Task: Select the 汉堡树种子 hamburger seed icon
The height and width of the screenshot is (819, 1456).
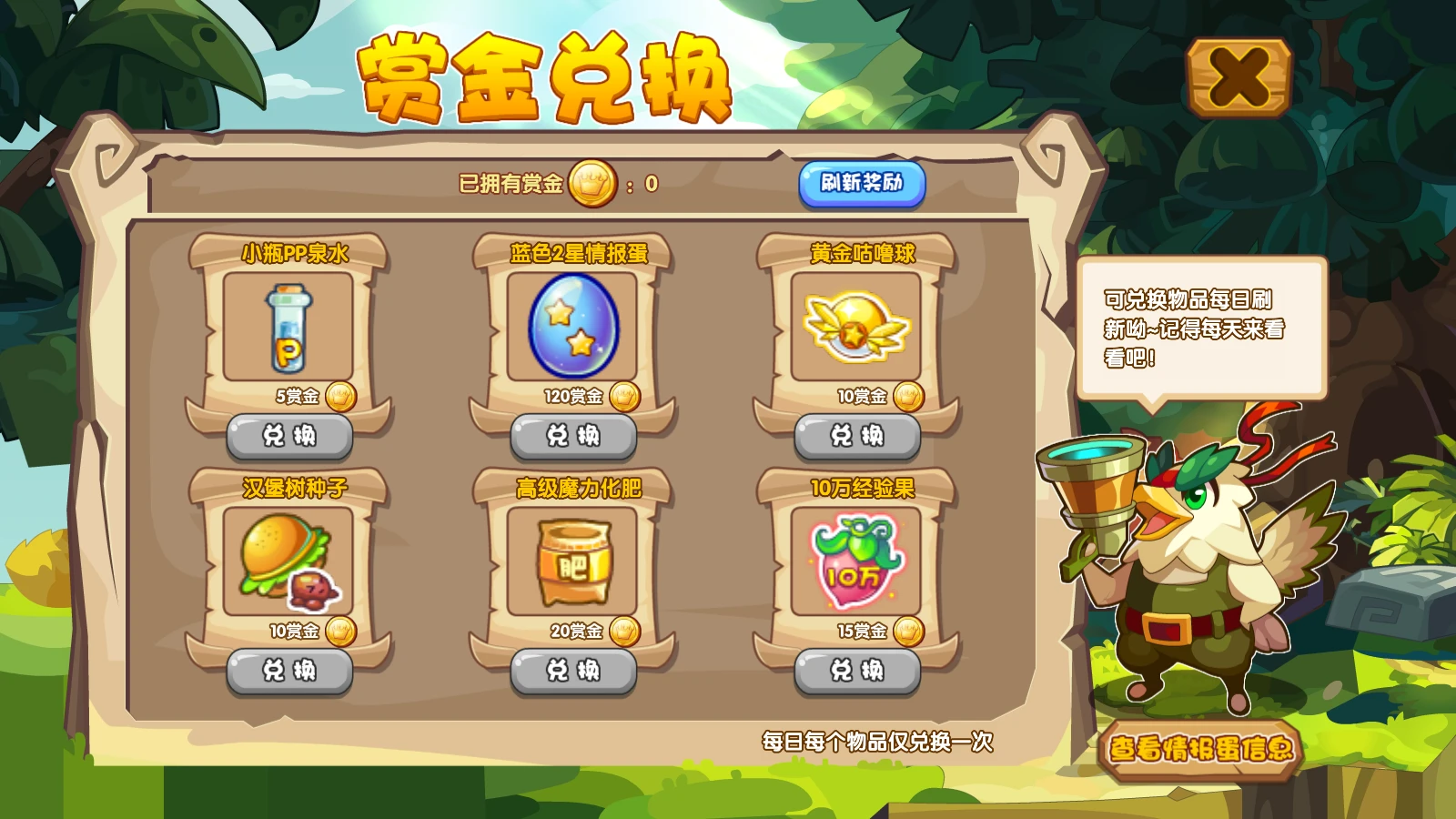Action: point(285,560)
